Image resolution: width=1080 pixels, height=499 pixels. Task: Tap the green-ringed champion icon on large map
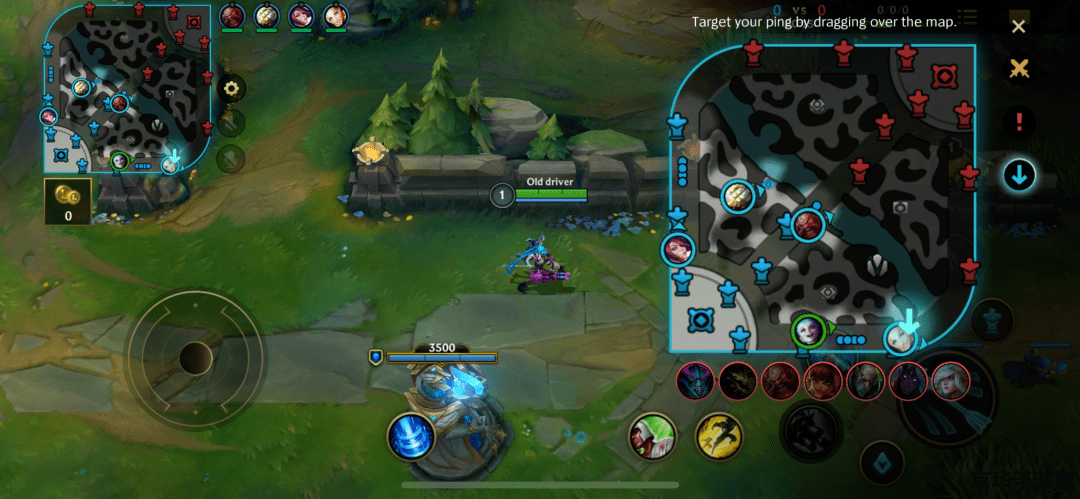(807, 329)
